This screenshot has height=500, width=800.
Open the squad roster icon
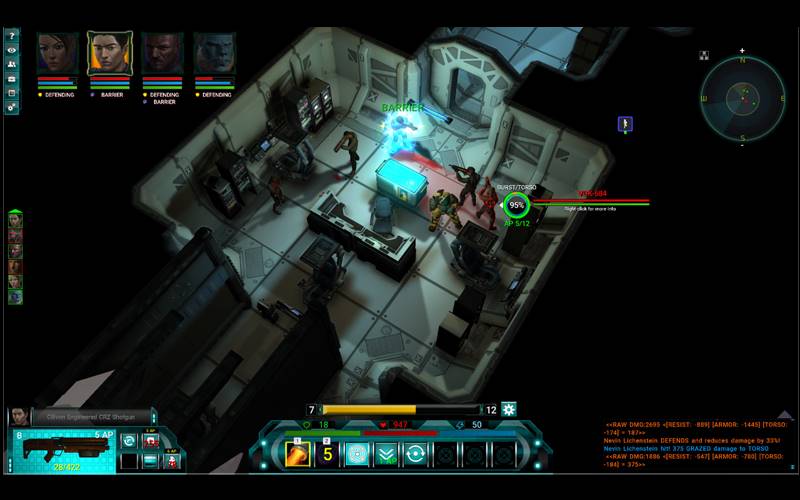click(x=12, y=64)
